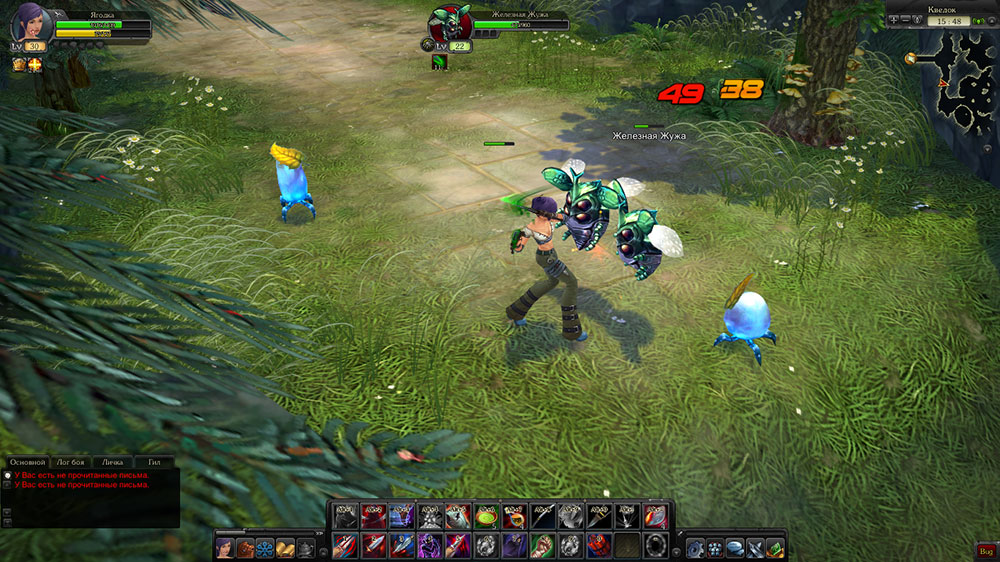Show the Гил guild chat tab
The image size is (1000, 562).
pyautogui.click(x=154, y=463)
